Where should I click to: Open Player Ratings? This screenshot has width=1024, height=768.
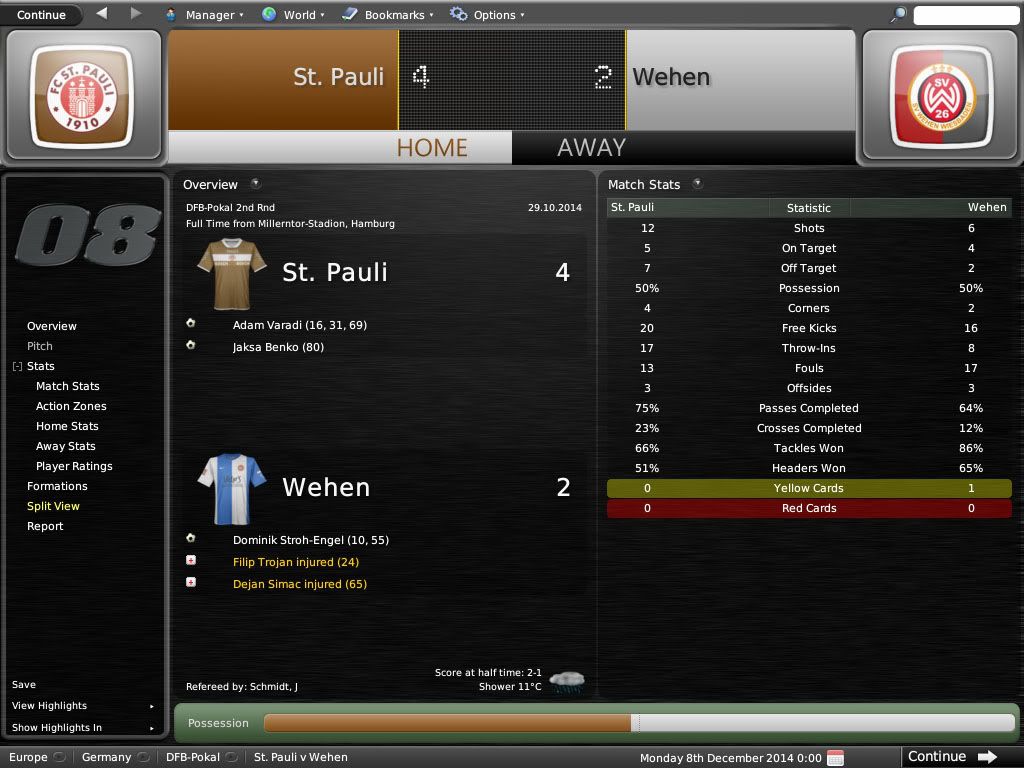(x=74, y=466)
